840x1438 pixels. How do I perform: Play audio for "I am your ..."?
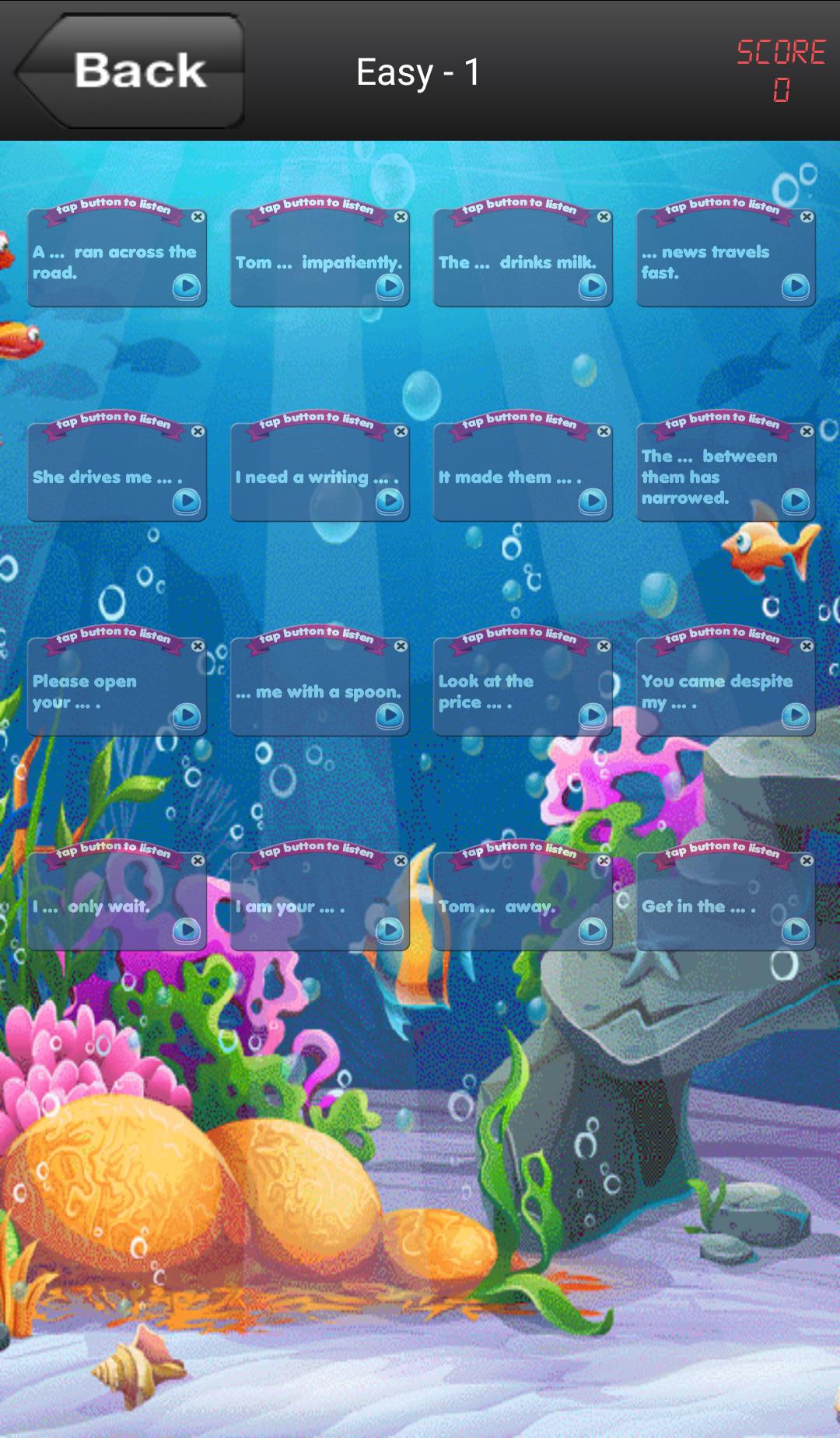click(390, 930)
